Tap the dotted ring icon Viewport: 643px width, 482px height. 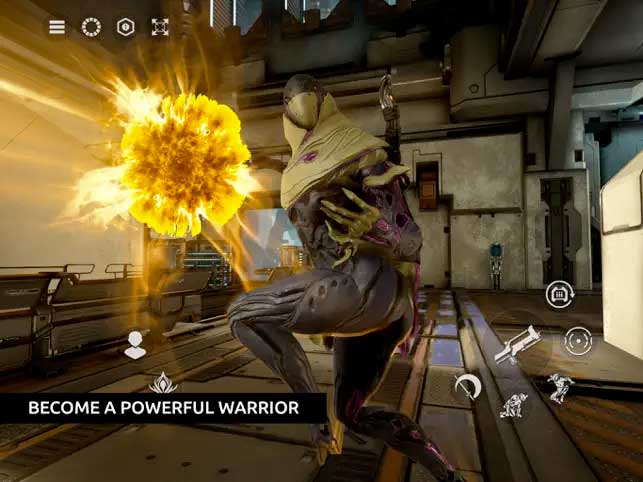coord(91,27)
